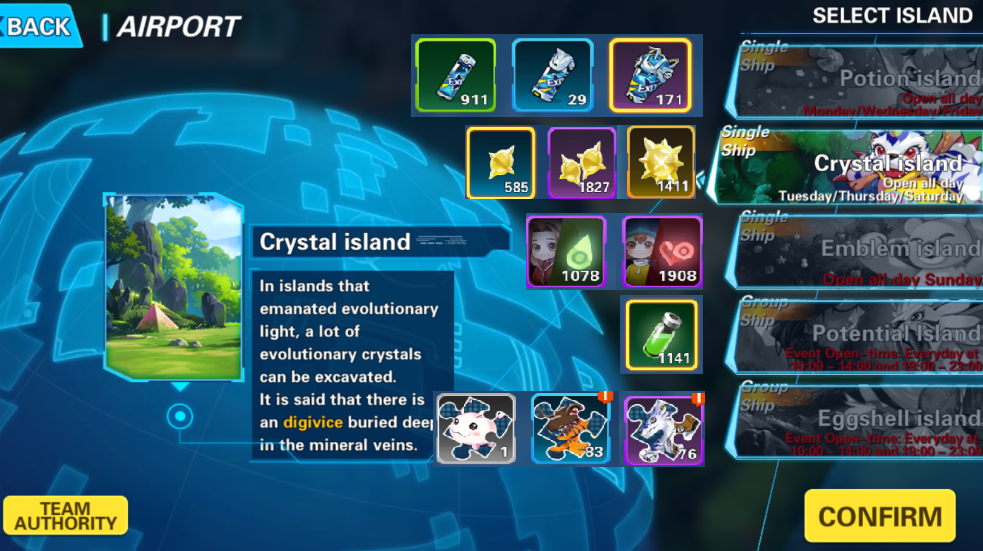Click the pink creature puzzle piece

click(x=475, y=429)
